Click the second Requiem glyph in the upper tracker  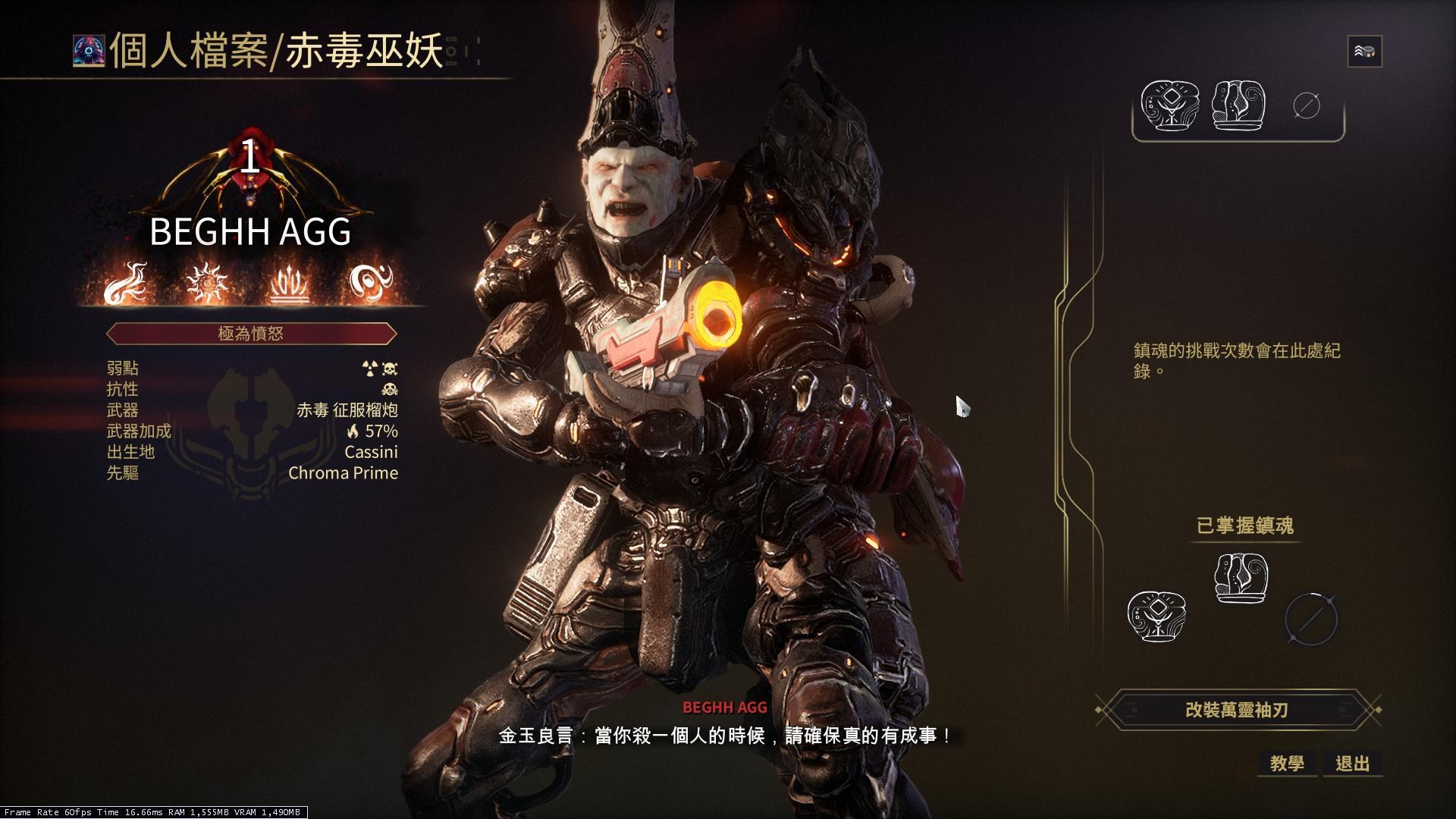tap(1238, 106)
